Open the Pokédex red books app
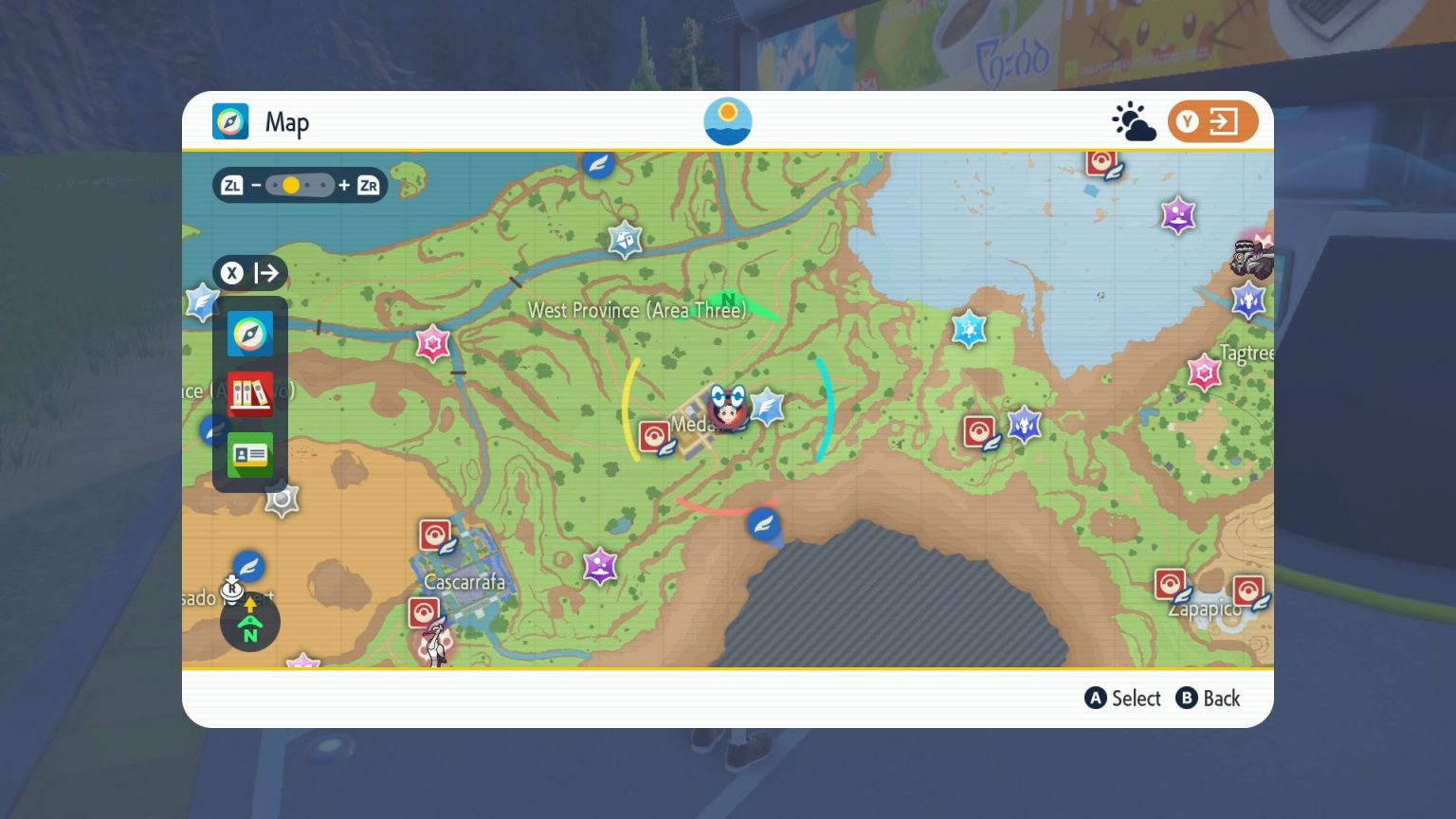Image resolution: width=1456 pixels, height=819 pixels. [250, 392]
